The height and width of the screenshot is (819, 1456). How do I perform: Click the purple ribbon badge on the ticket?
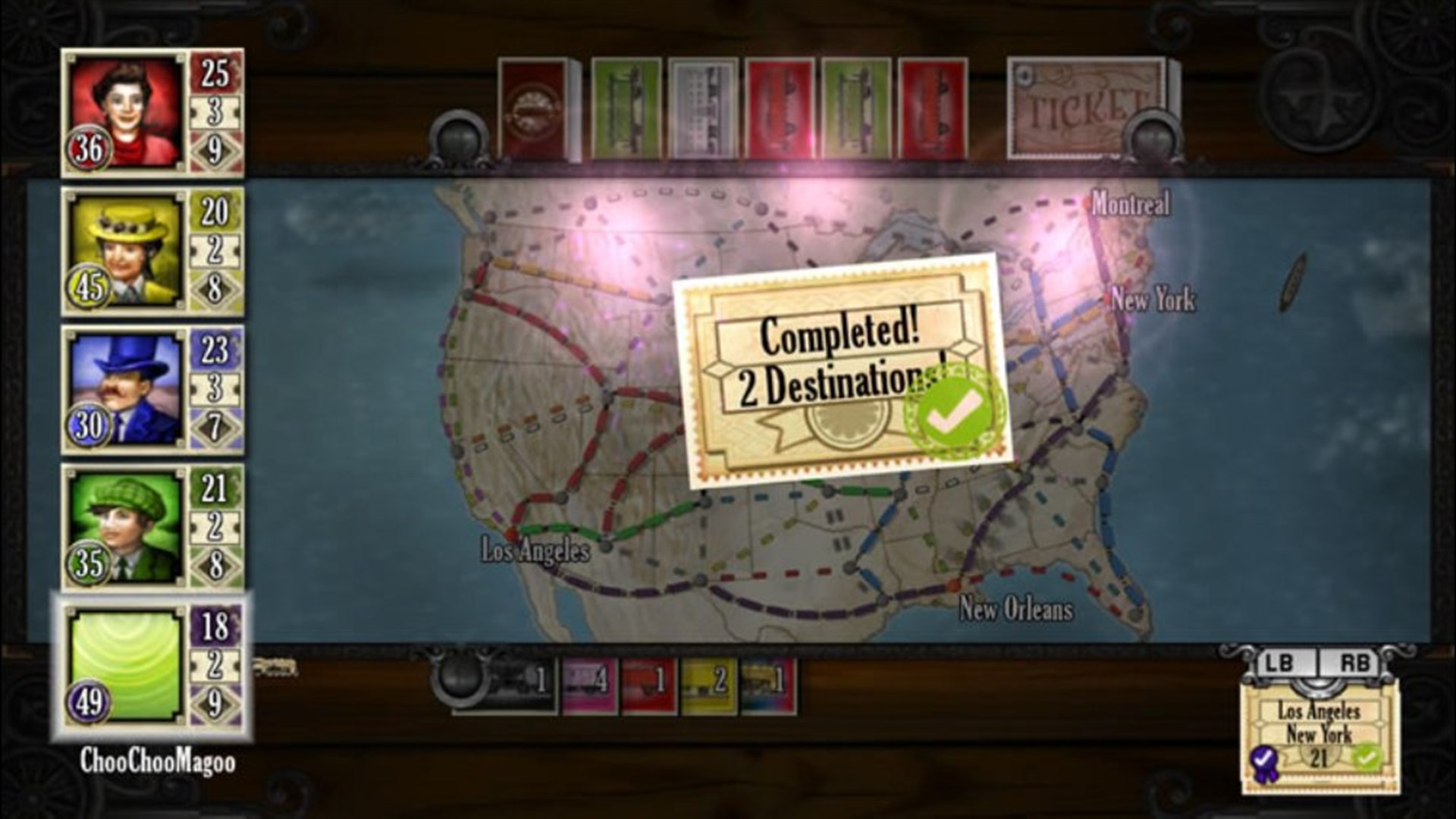(1263, 761)
